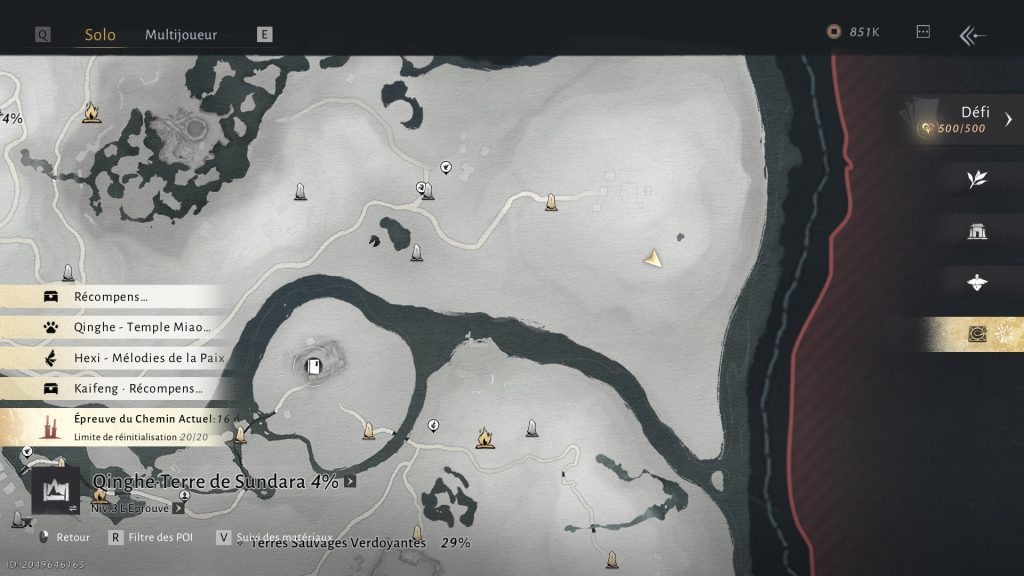Screen dimensions: 1024x576
Task: Click the Retour button
Action: (64, 538)
